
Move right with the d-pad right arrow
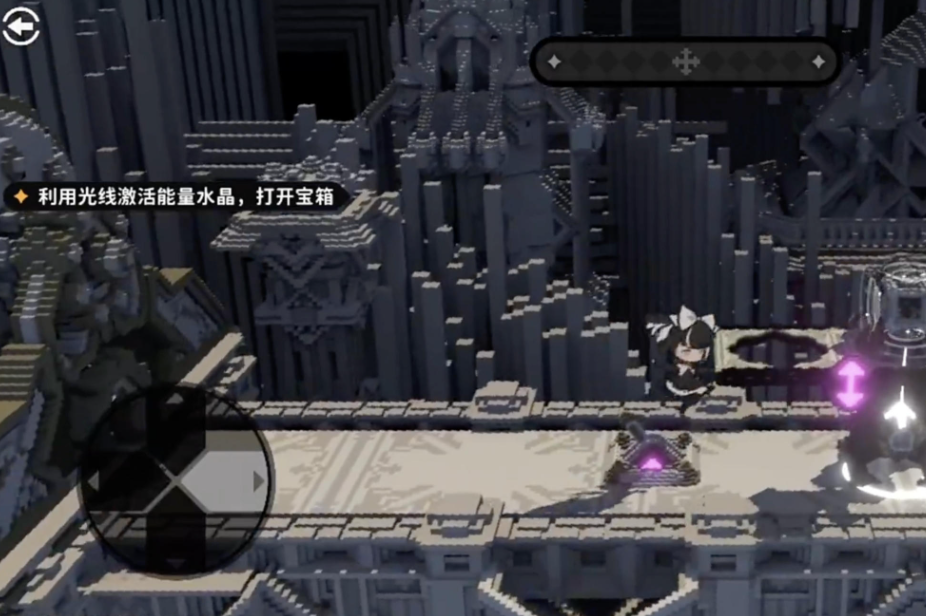pos(257,482)
